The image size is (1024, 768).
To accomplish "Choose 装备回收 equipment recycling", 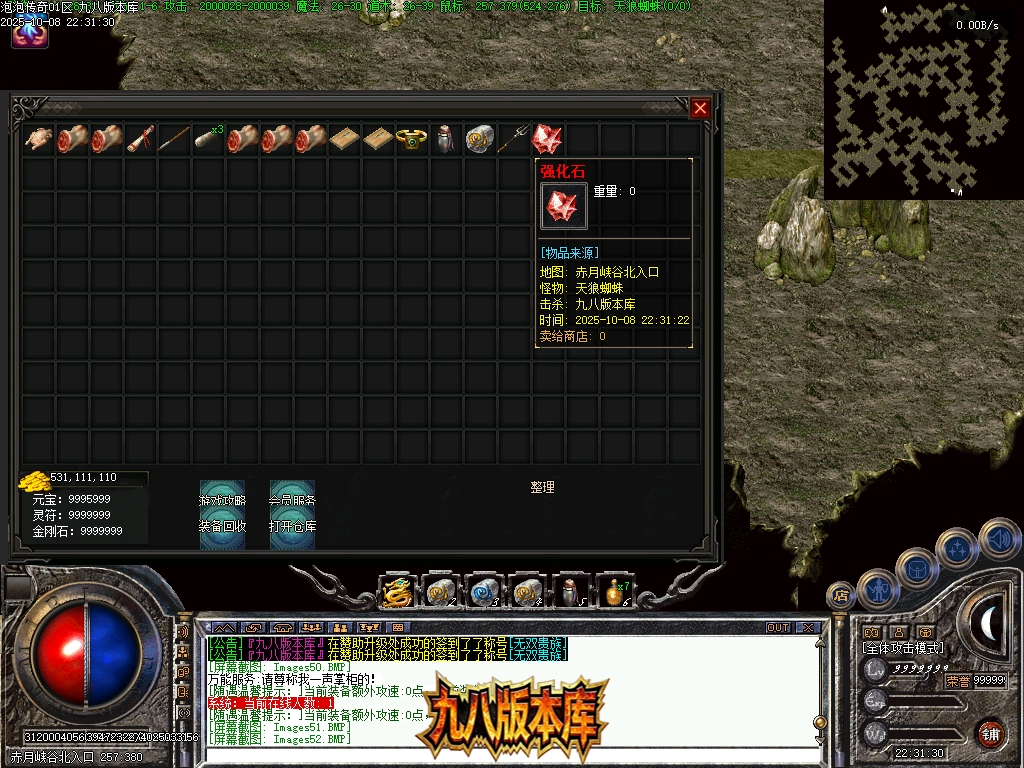I will click(222, 526).
